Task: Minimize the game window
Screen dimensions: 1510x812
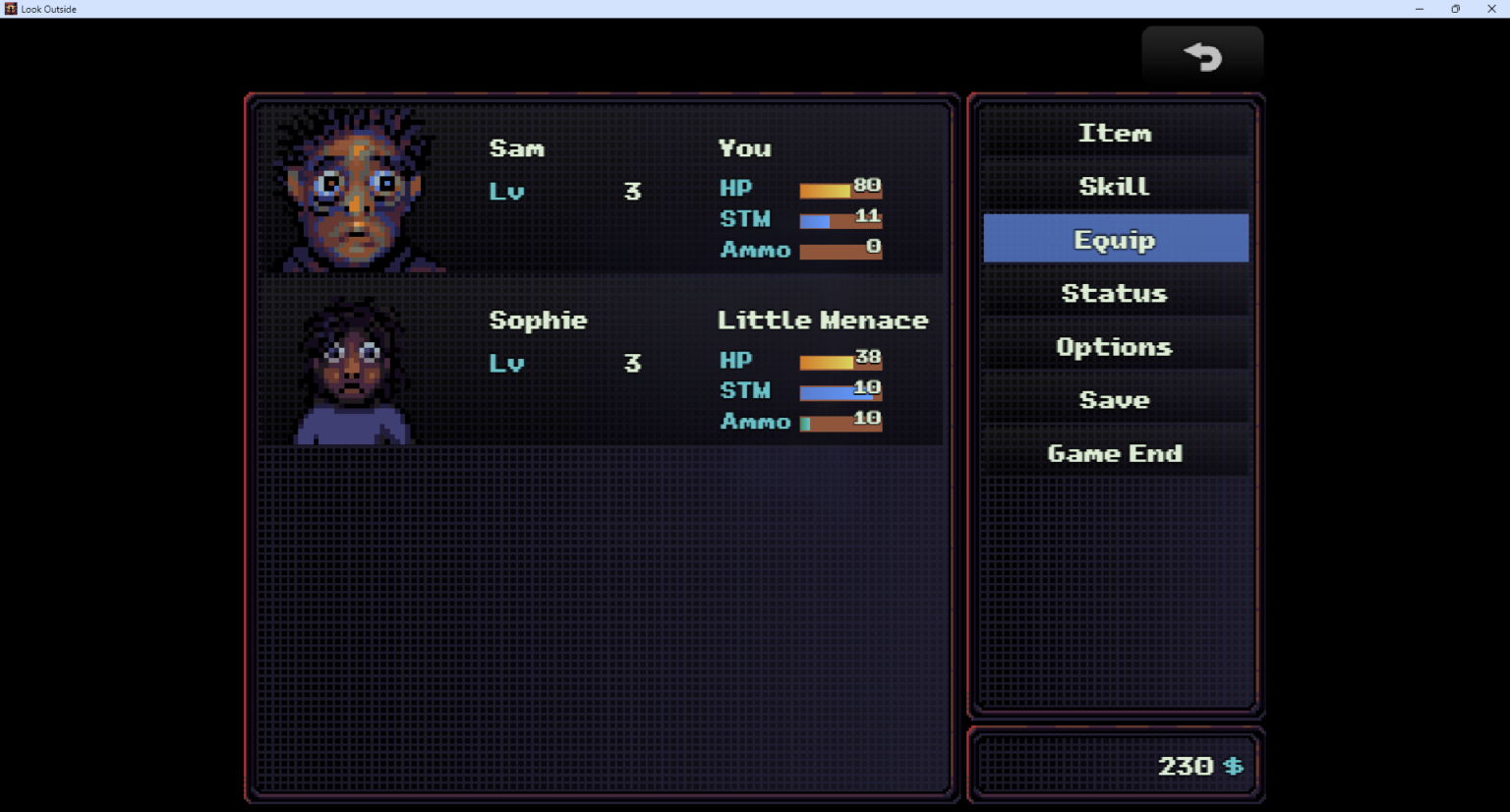Action: (x=1419, y=9)
